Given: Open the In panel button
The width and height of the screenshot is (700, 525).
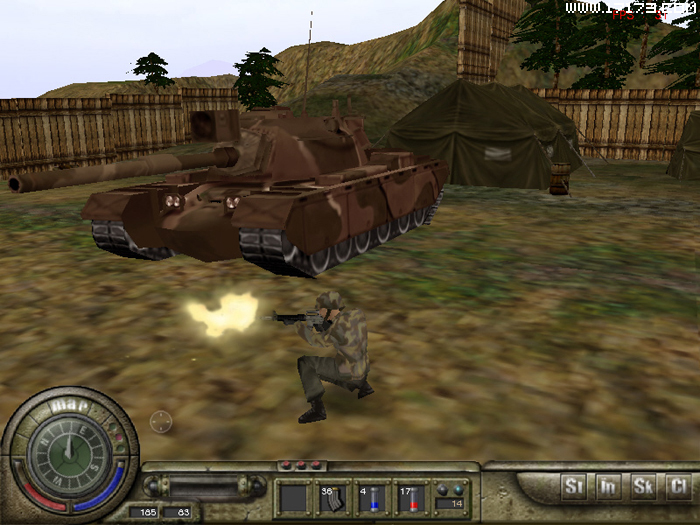Looking at the screenshot, I should pos(608,487).
